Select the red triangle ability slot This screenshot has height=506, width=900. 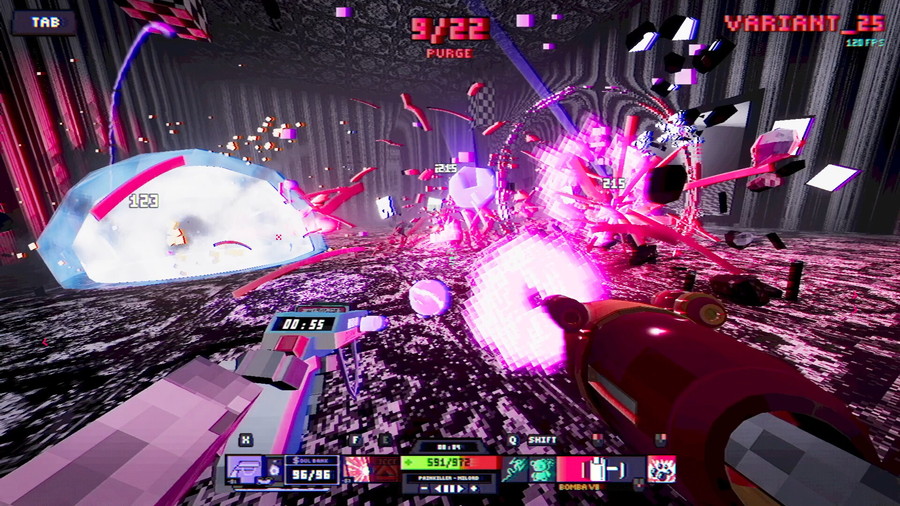pyautogui.click(x=384, y=469)
